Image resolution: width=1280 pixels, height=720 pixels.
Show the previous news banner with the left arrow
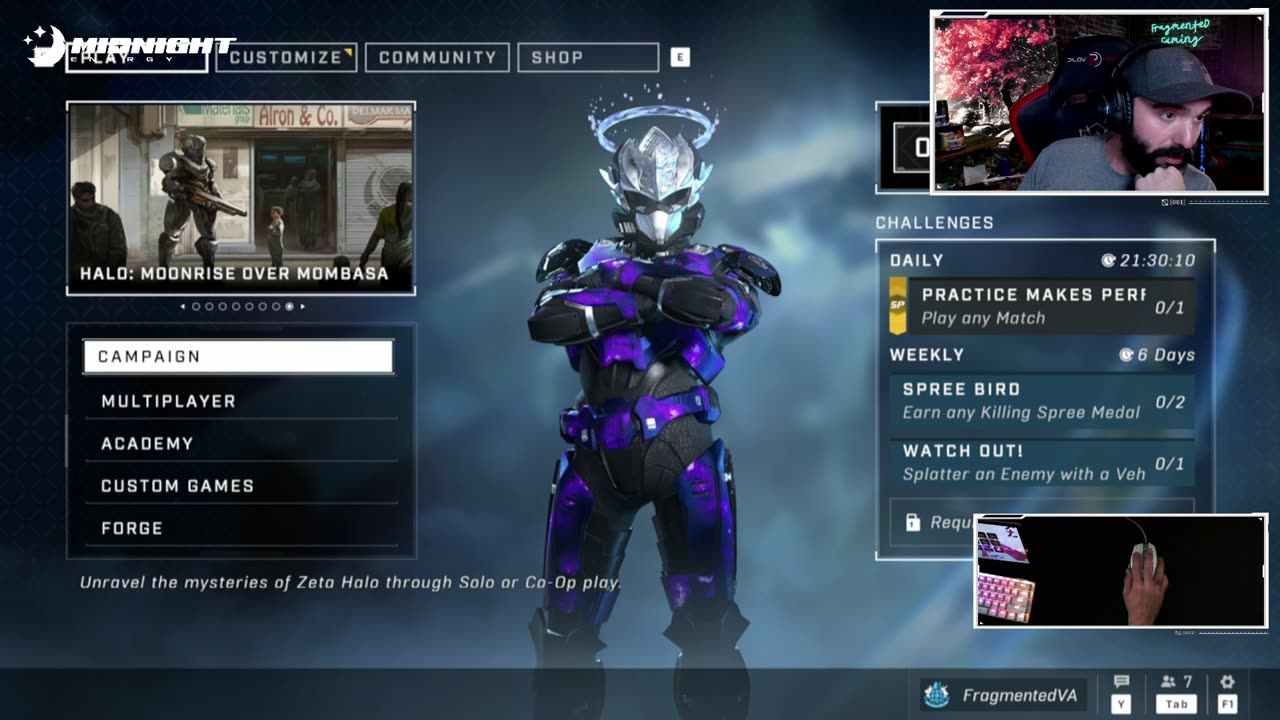click(182, 307)
